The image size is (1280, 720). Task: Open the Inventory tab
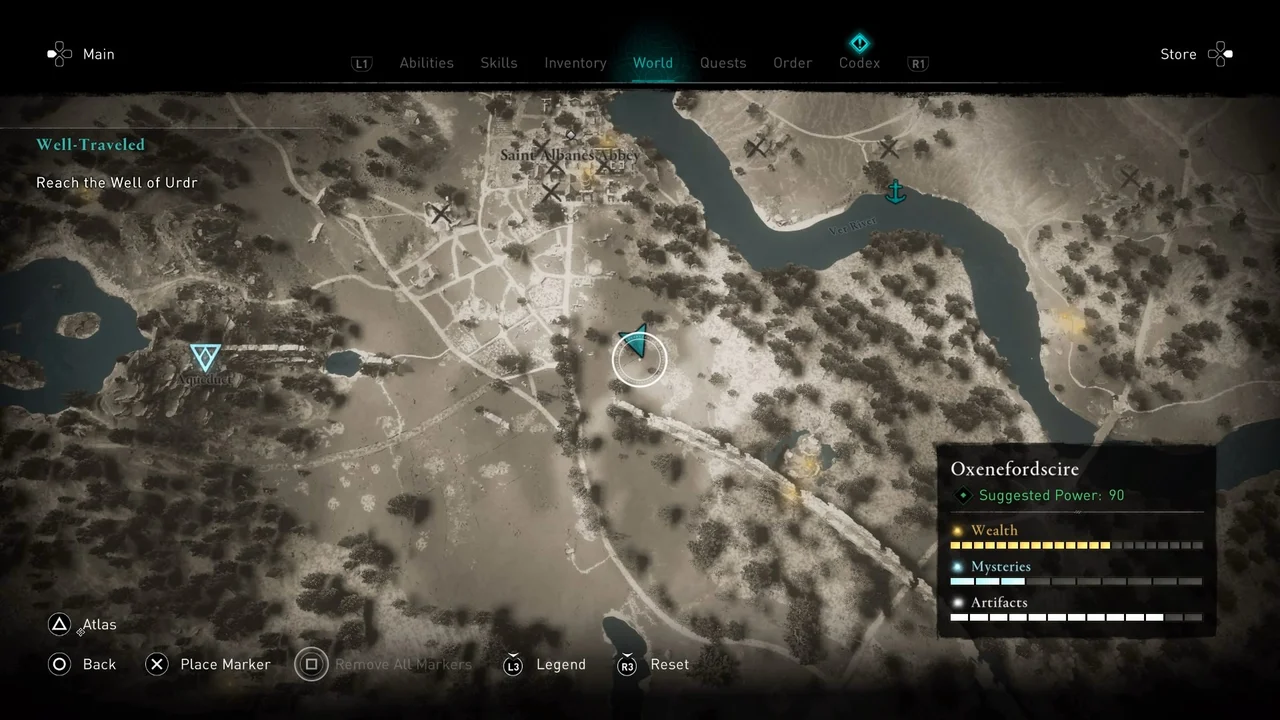click(575, 62)
